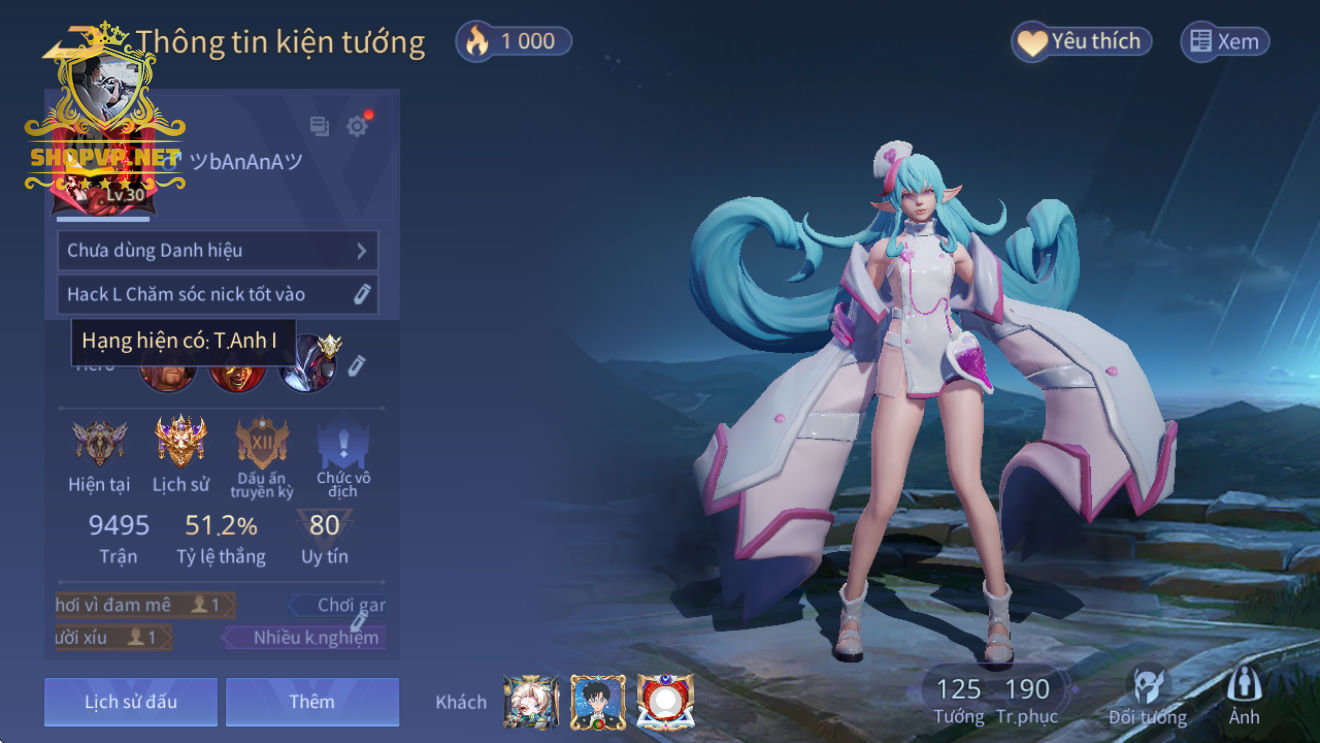Click the notes icon beside the gear
Viewport: 1320px width, 743px height.
[319, 126]
